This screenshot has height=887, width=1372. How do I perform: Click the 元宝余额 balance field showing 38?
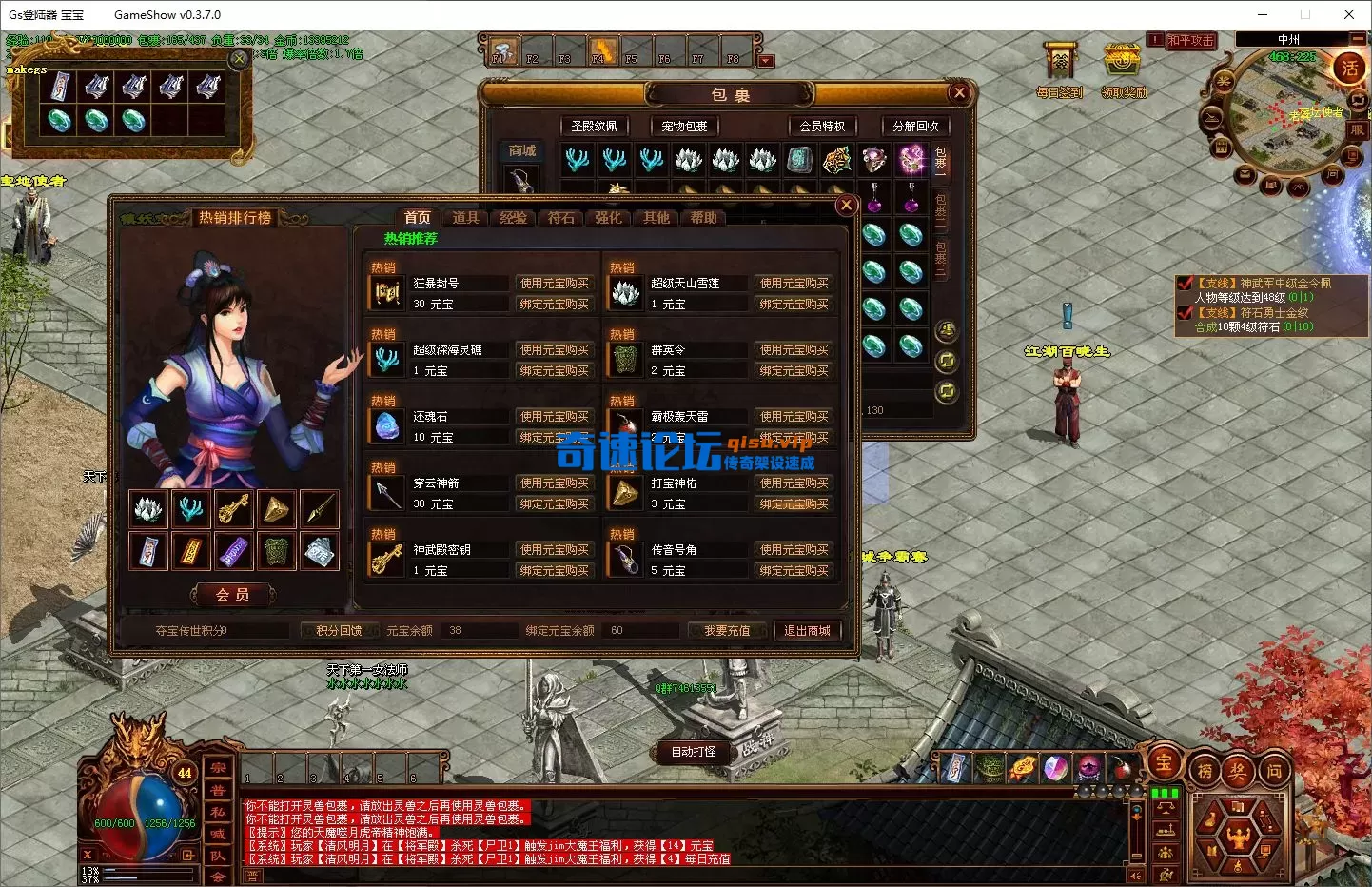click(479, 629)
